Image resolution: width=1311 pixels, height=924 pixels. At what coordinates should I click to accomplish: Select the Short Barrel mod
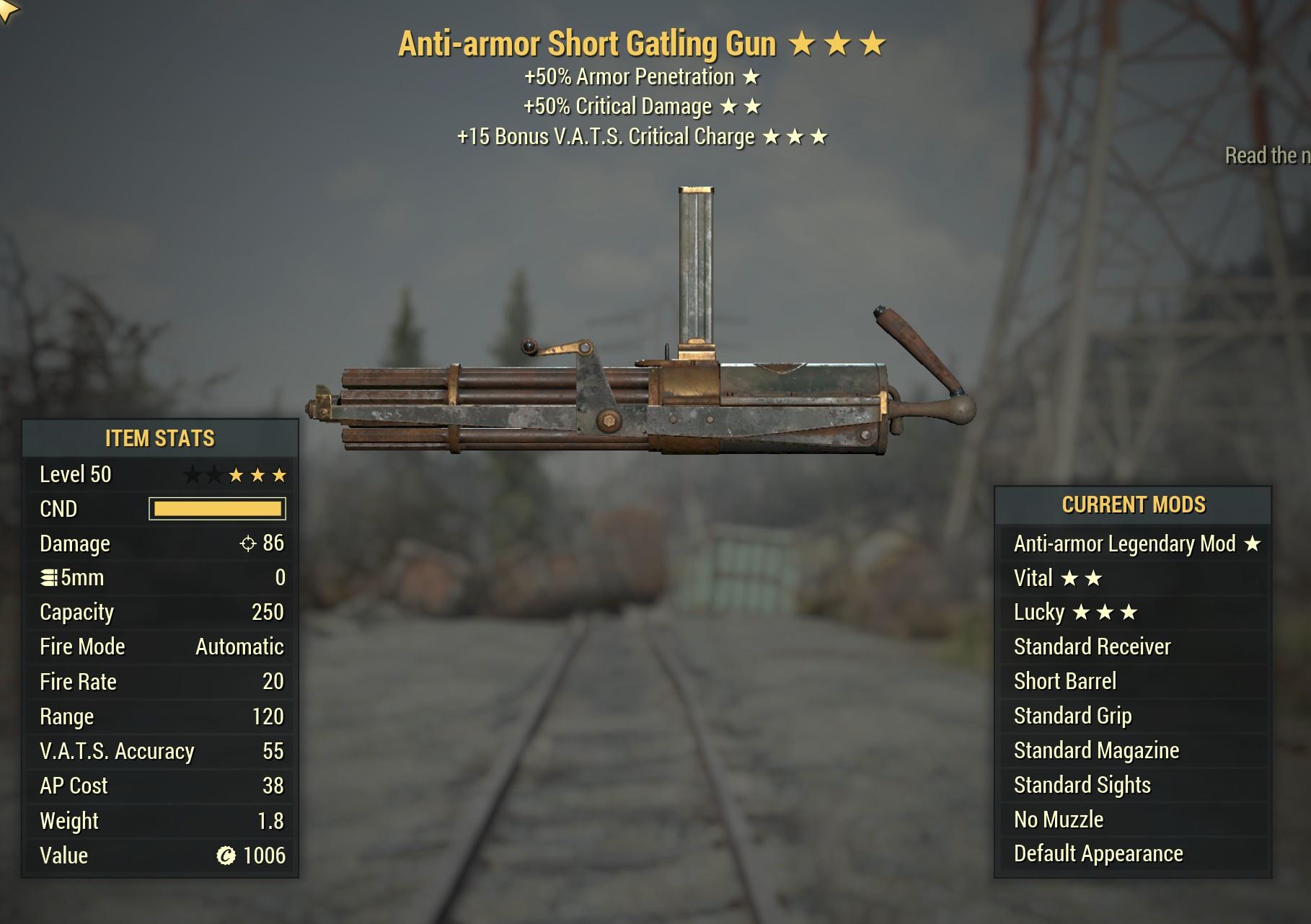click(x=1132, y=681)
